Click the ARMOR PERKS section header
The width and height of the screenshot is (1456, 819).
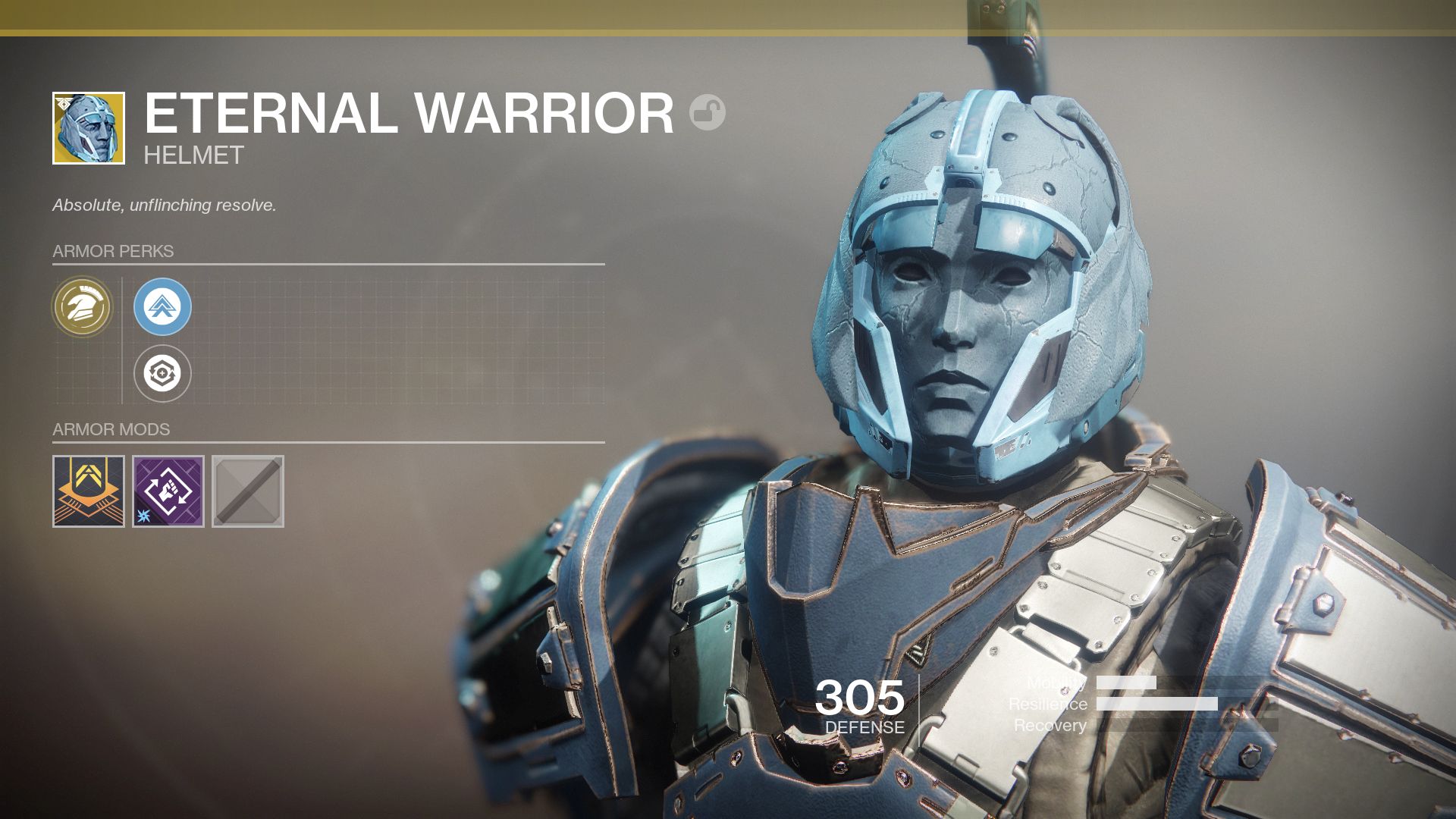point(112,251)
